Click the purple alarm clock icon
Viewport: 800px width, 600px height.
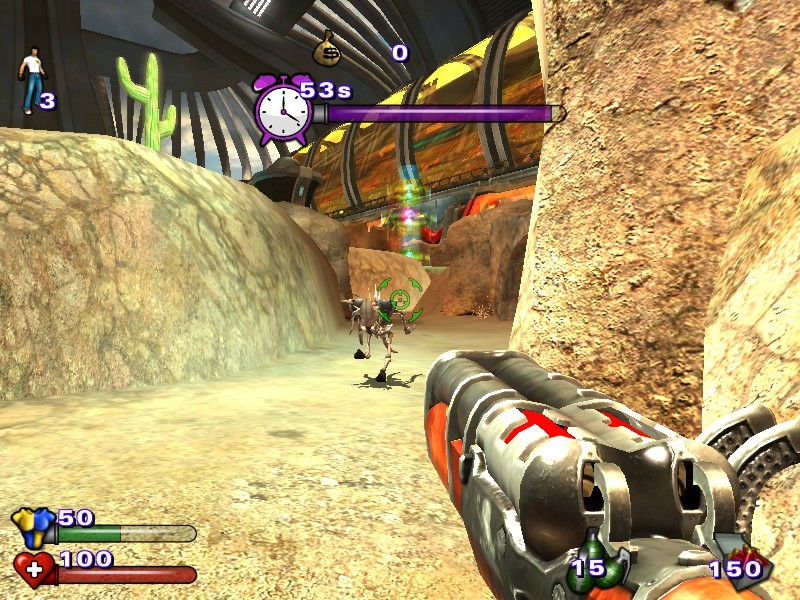pyautogui.click(x=282, y=109)
